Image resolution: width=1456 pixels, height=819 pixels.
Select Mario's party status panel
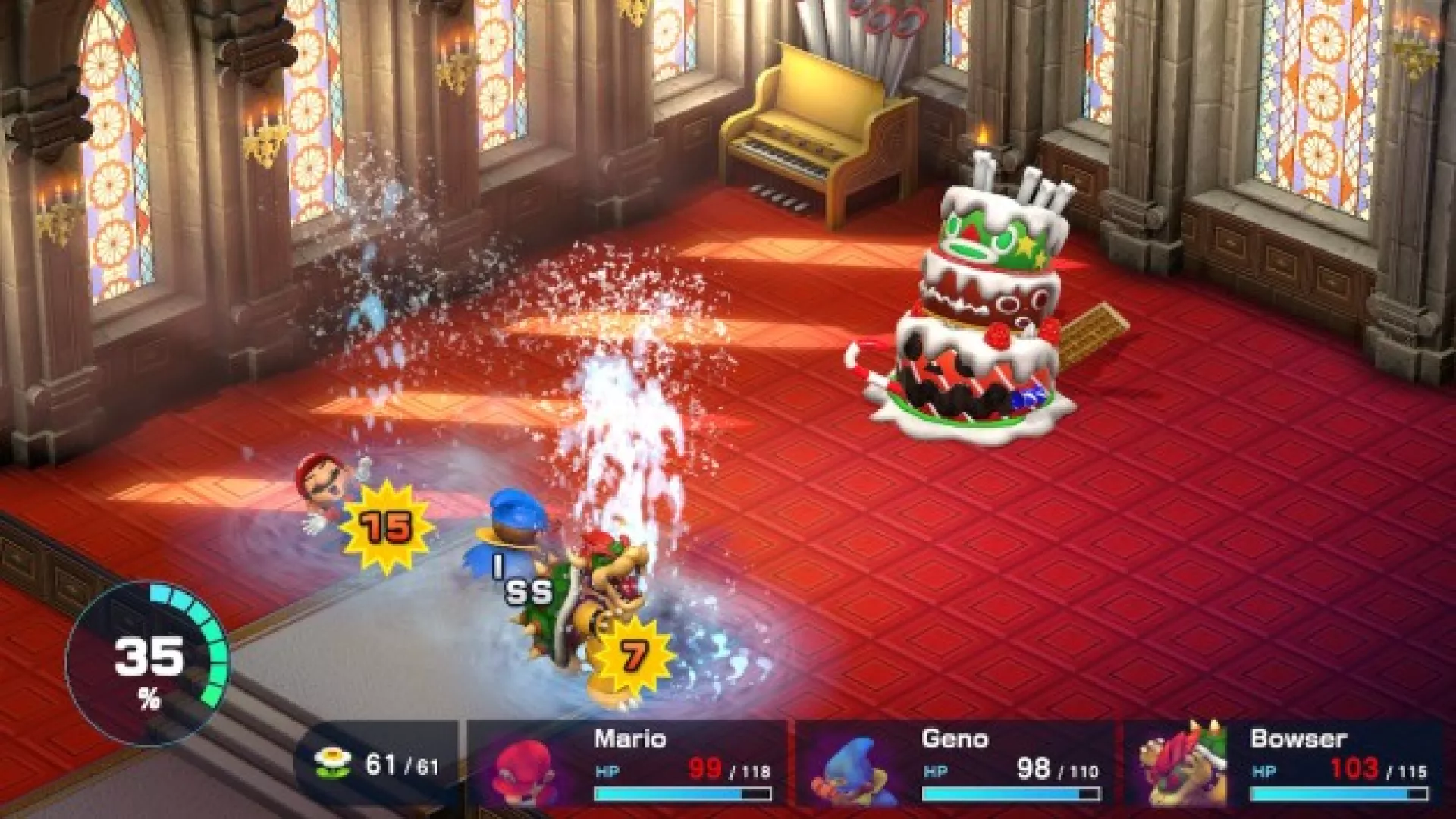(628, 766)
